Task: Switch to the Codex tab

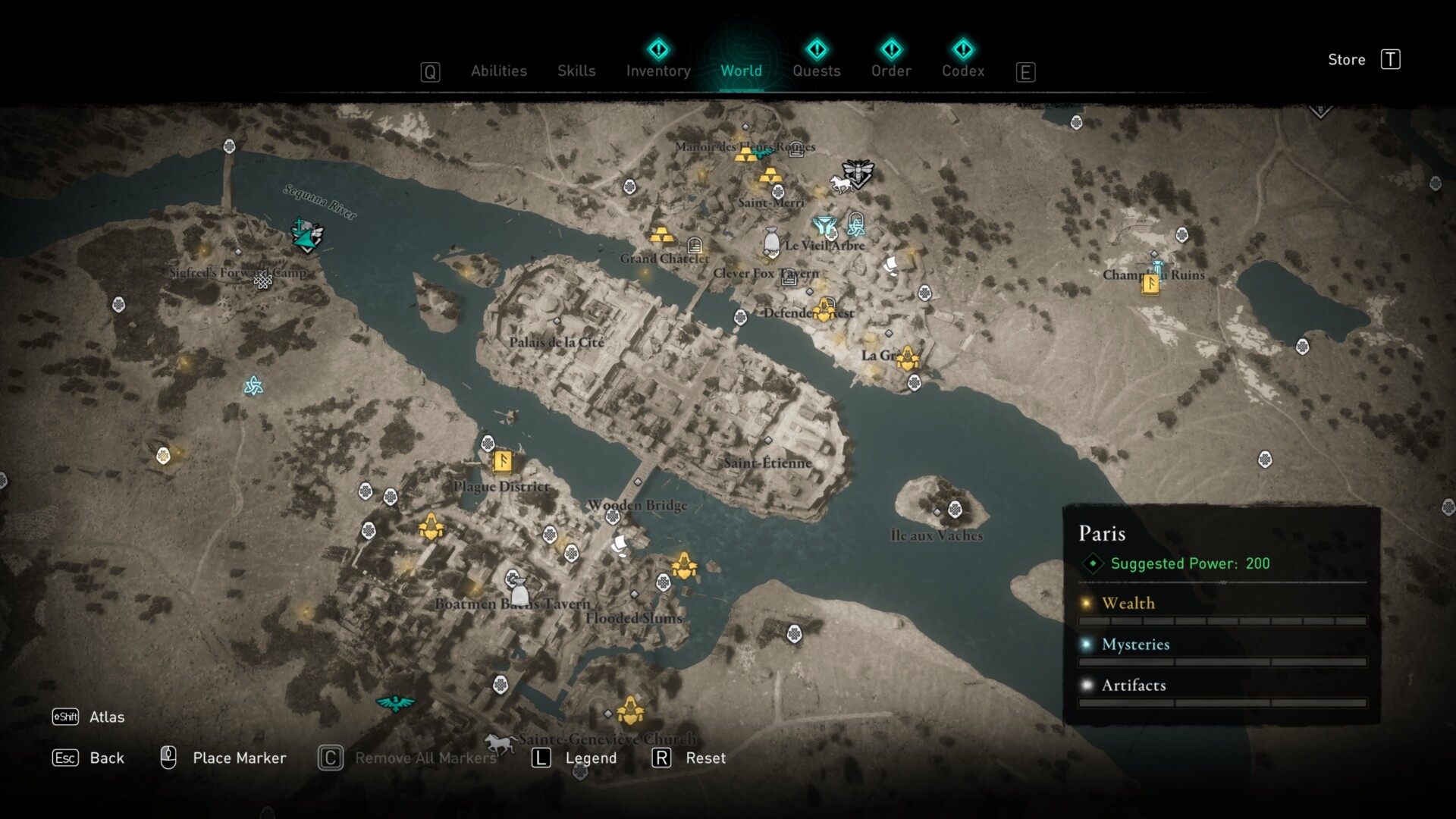Action: (963, 71)
